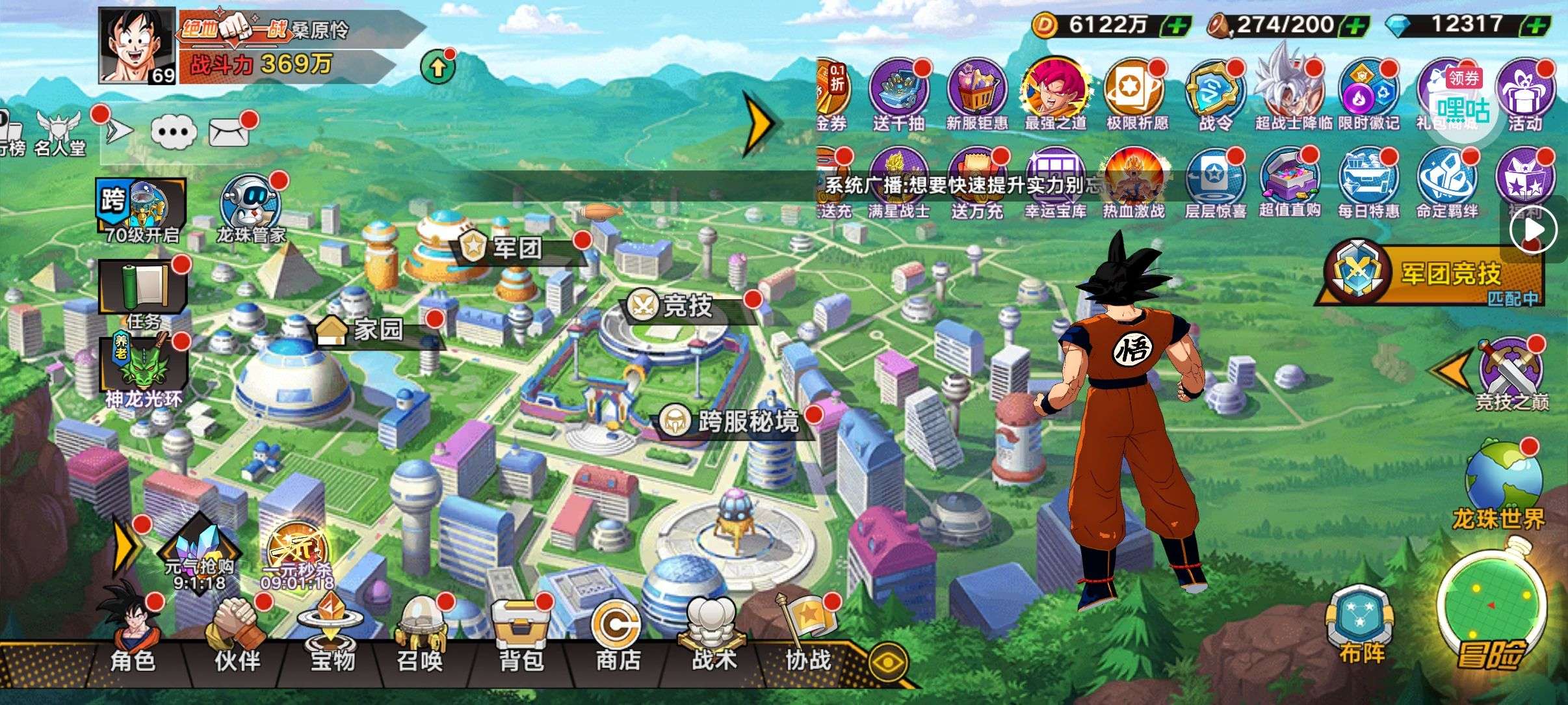Visit the 商店 shop
The width and height of the screenshot is (1568, 705).
(617, 634)
